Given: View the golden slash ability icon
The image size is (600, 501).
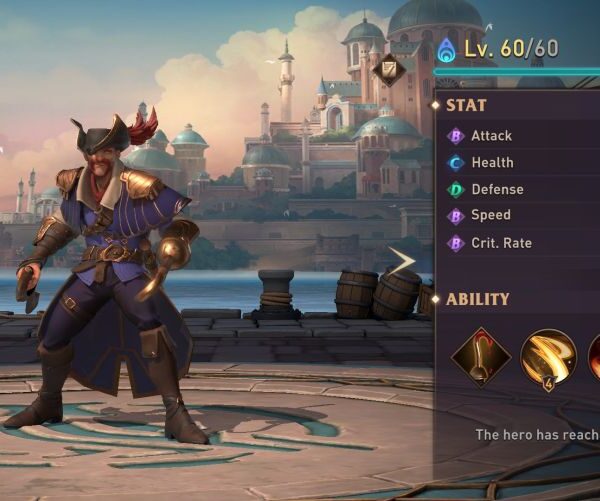Looking at the screenshot, I should pyautogui.click(x=549, y=358).
